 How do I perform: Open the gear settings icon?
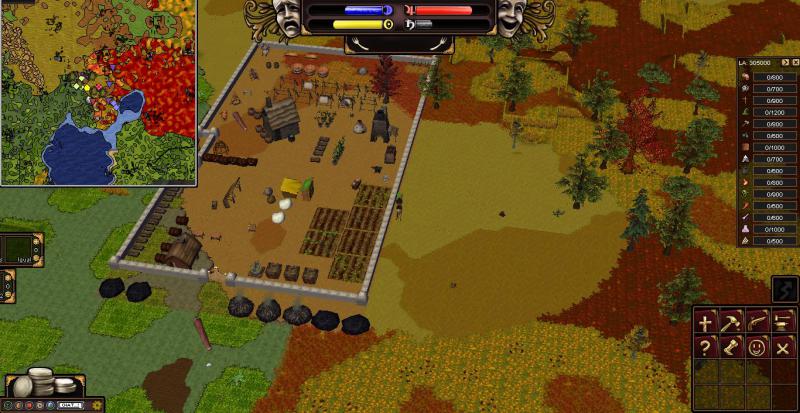coord(97,405)
